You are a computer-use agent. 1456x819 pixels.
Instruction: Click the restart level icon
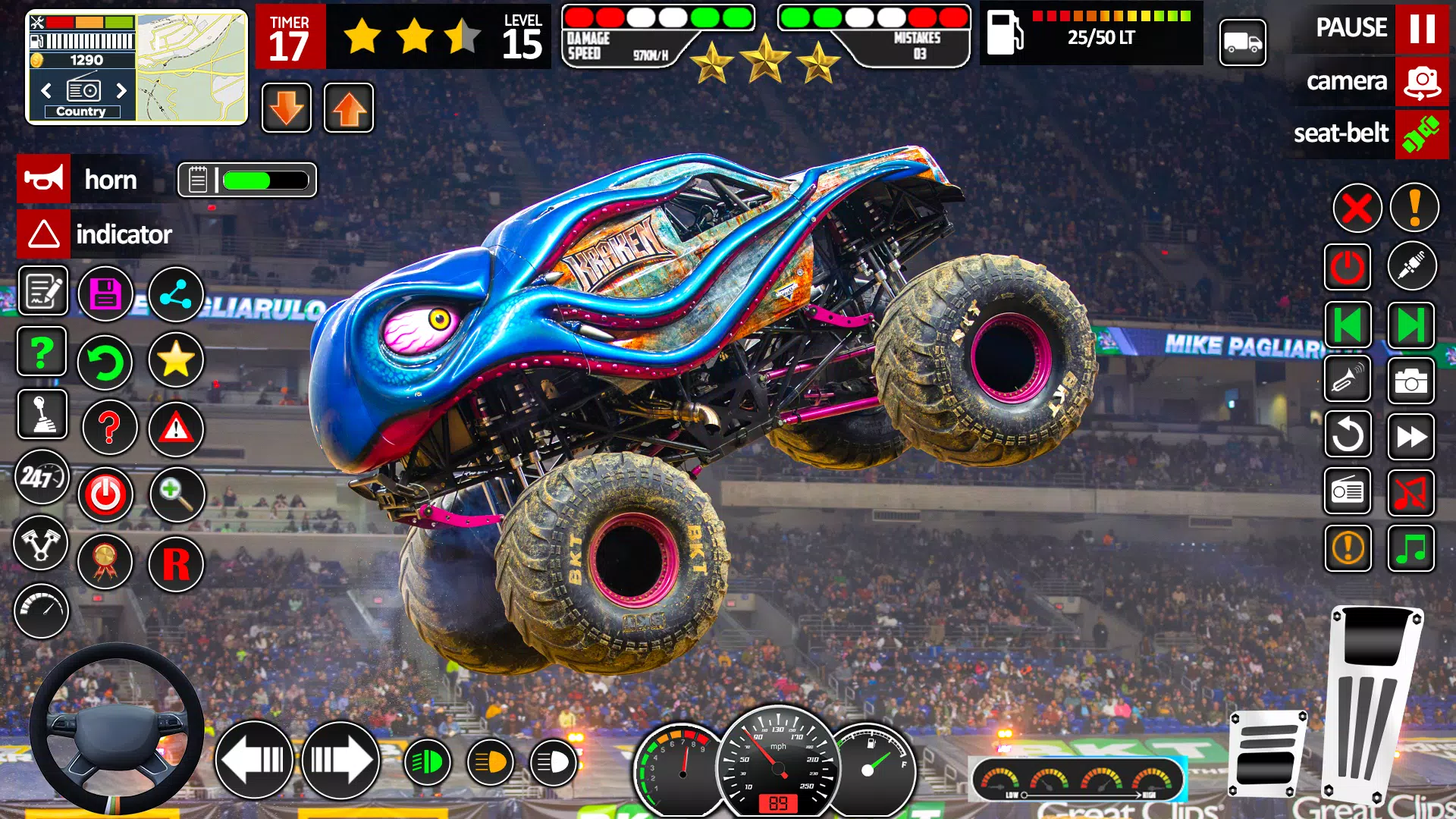click(x=106, y=362)
